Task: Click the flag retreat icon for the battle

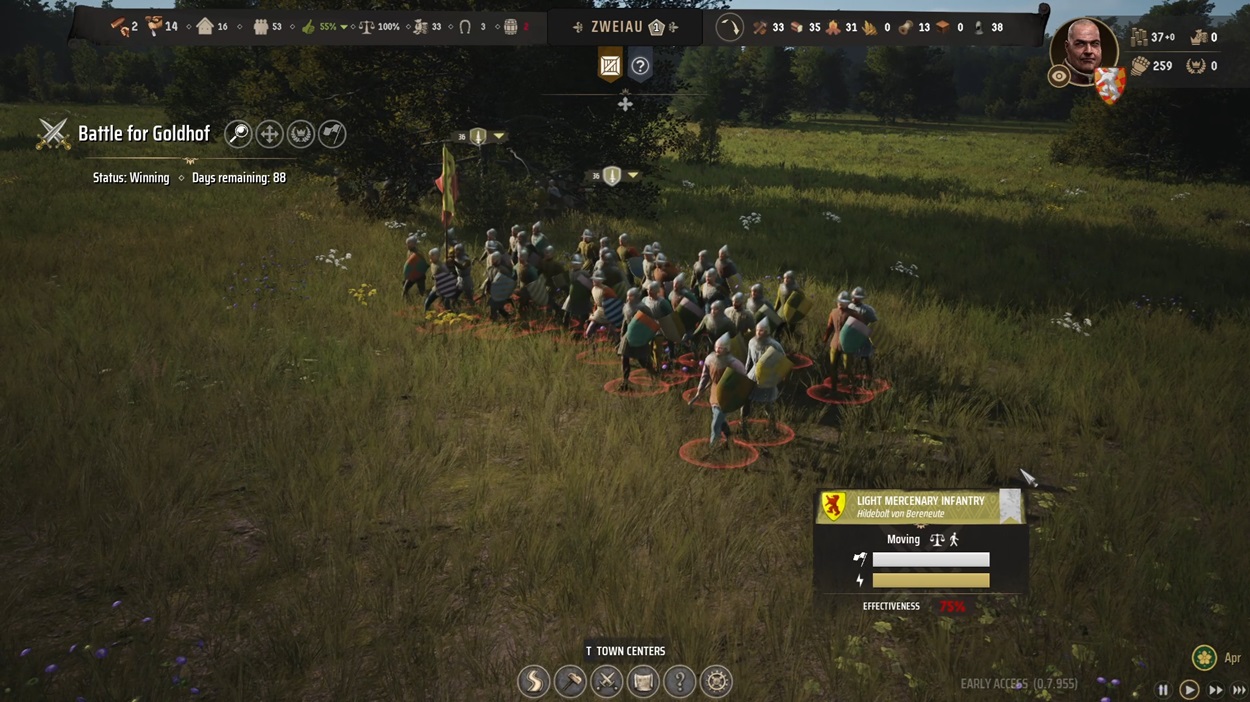Action: coord(332,134)
